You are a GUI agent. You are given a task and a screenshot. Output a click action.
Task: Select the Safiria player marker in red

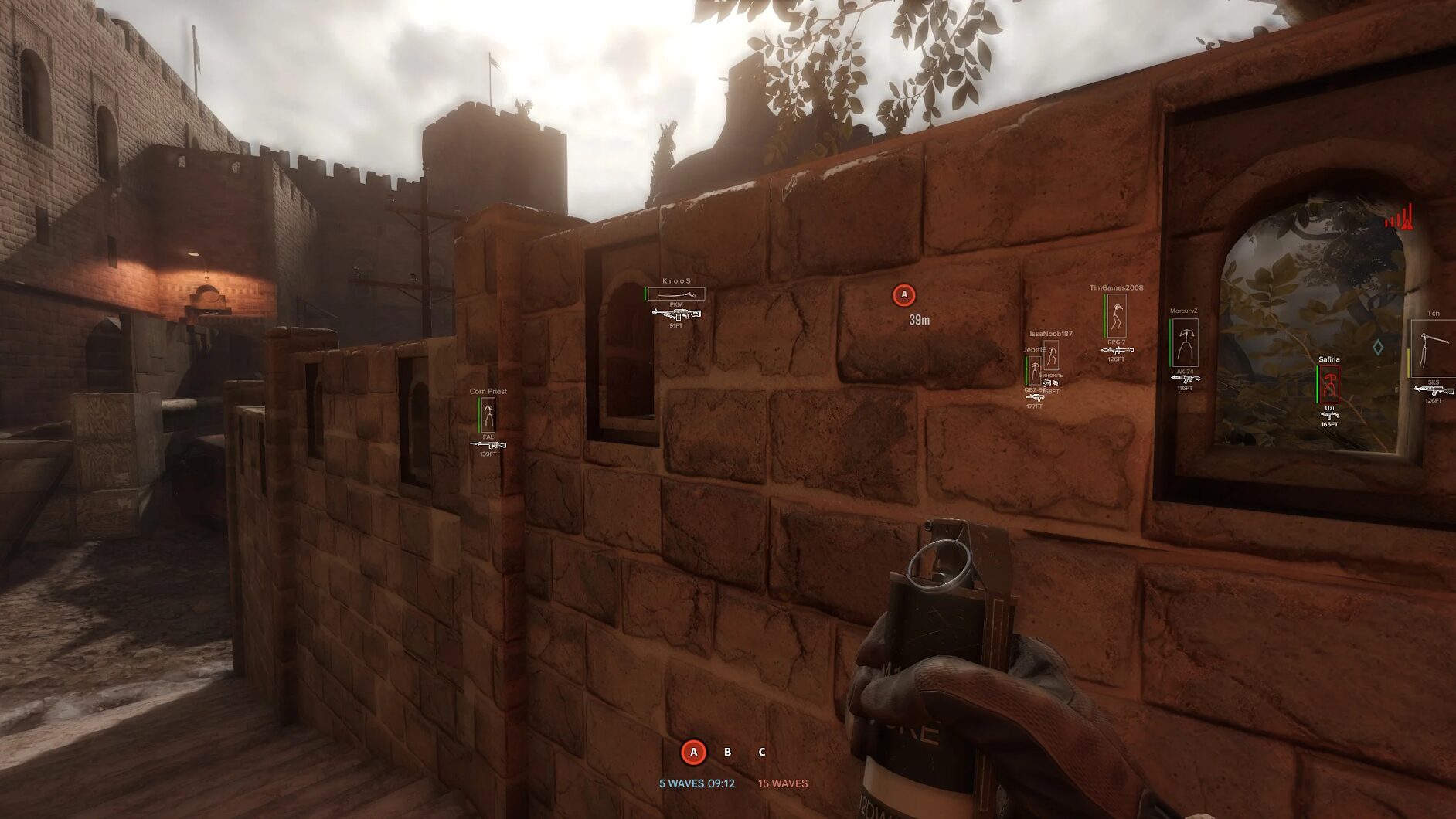pyautogui.click(x=1329, y=383)
